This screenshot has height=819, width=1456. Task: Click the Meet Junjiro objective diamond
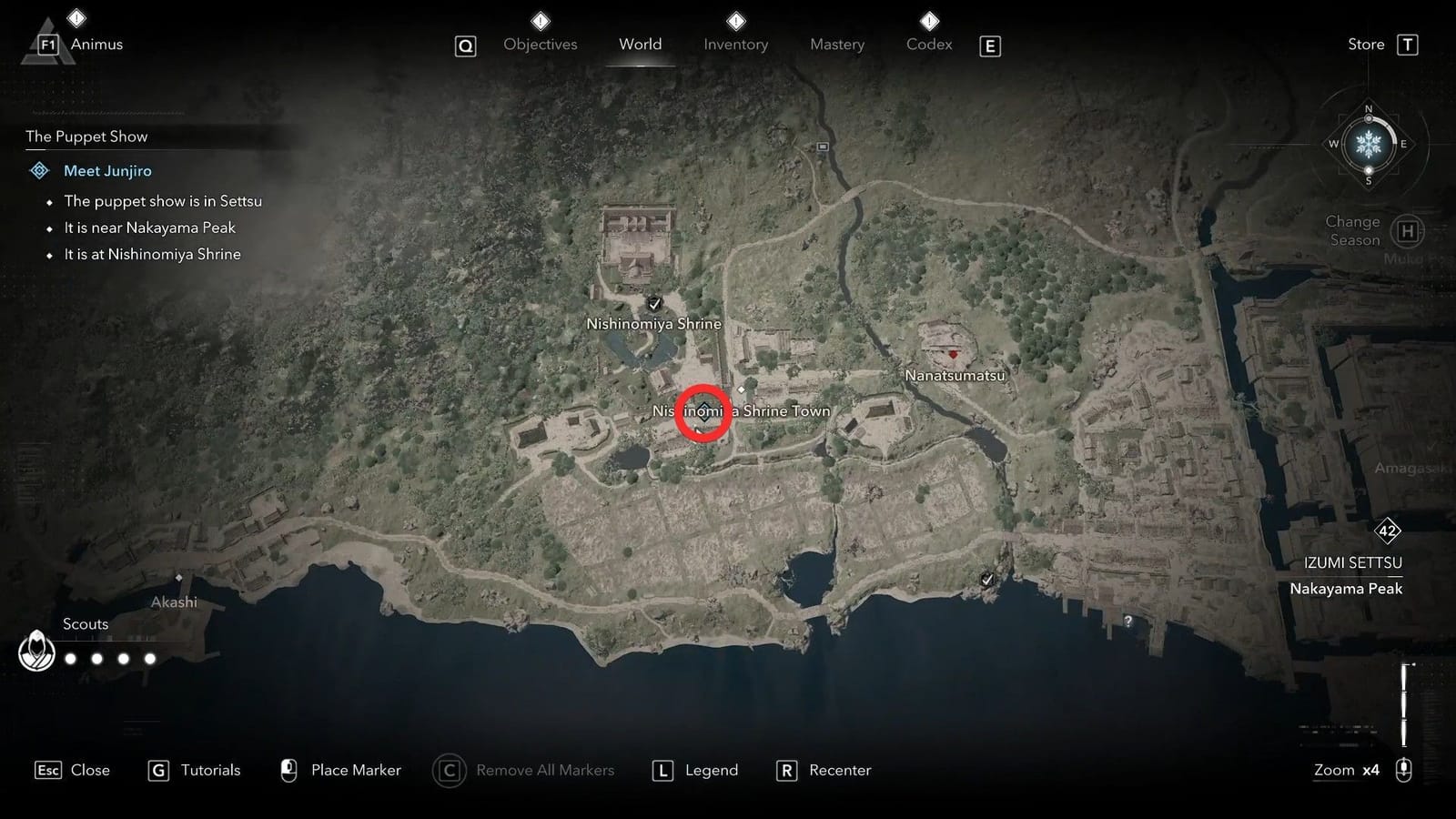click(x=39, y=170)
